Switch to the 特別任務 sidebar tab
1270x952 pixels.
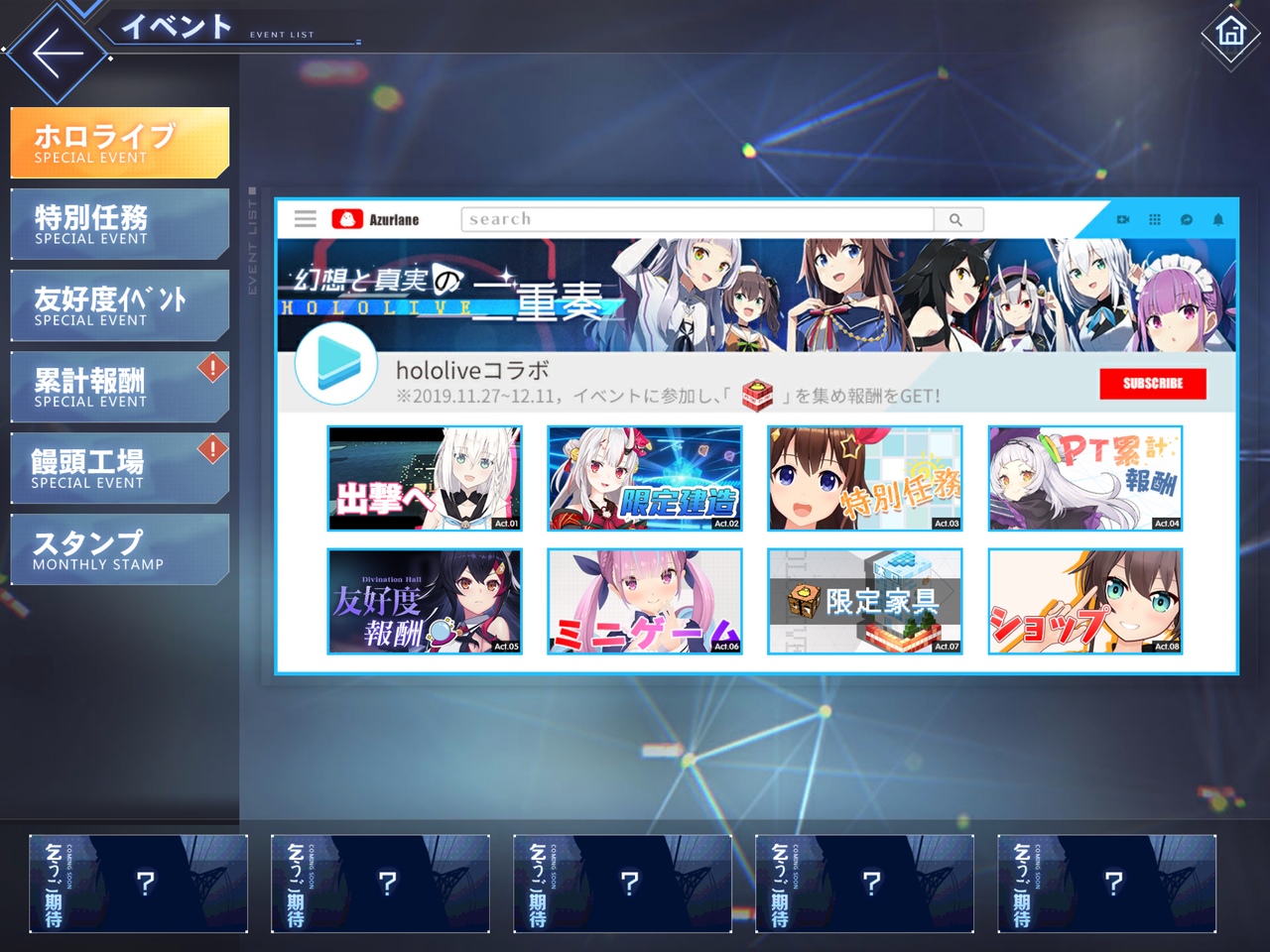coord(119,223)
